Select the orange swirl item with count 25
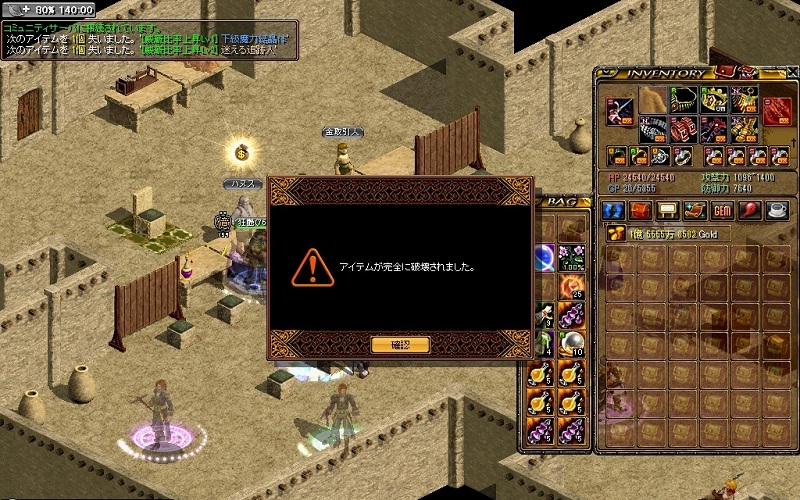Viewport: 800px width, 500px height. (x=572, y=286)
